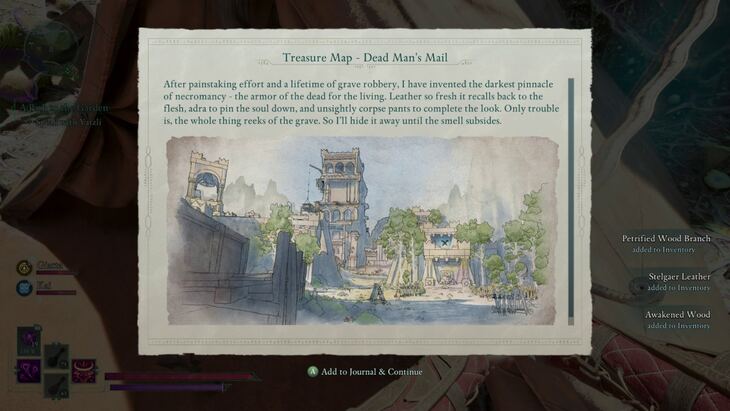The width and height of the screenshot is (730, 411).
Task: Open the circular minimap compass
Action: tap(50, 45)
